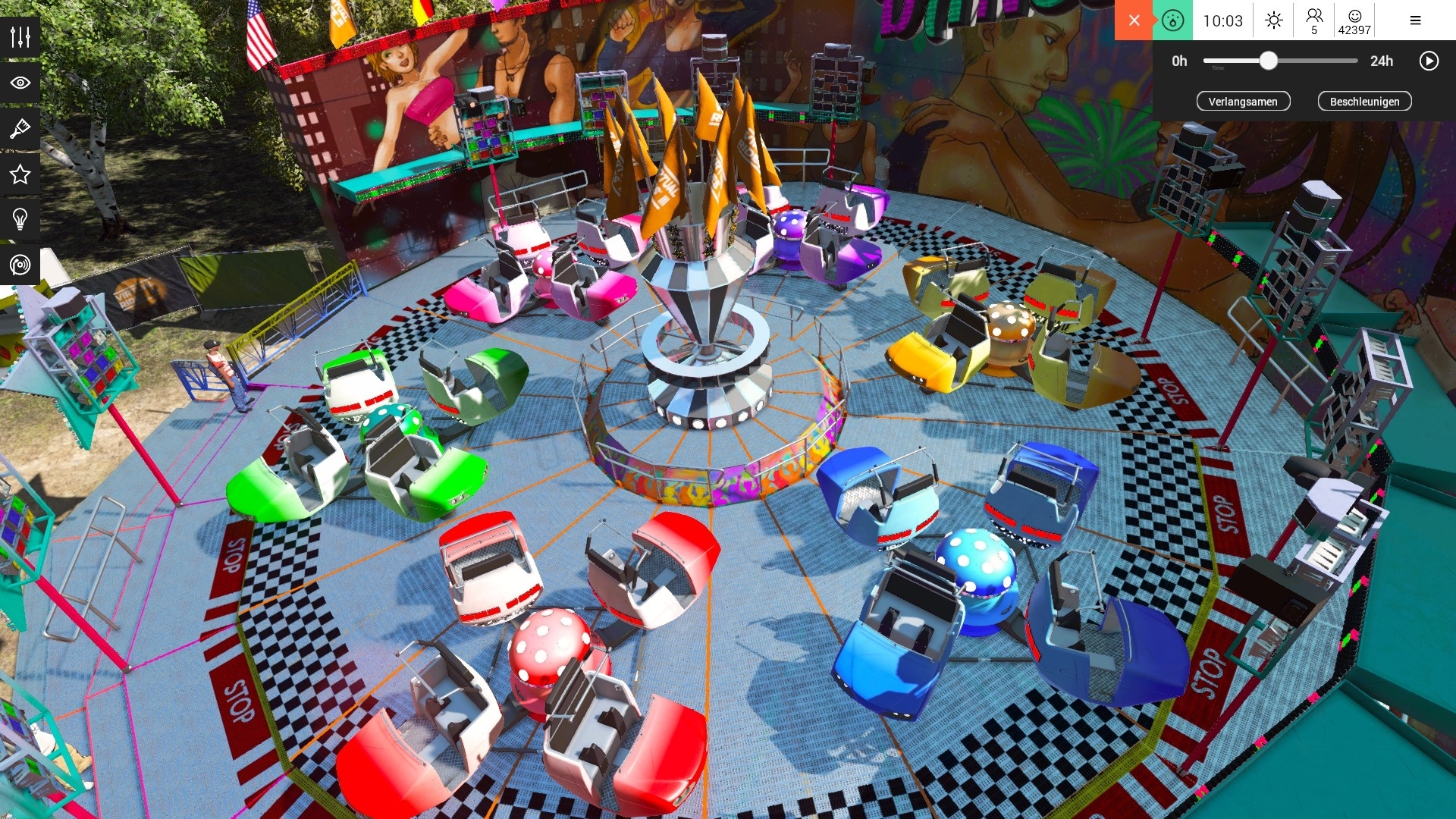Open daylight settings with the sun icon

[1273, 20]
